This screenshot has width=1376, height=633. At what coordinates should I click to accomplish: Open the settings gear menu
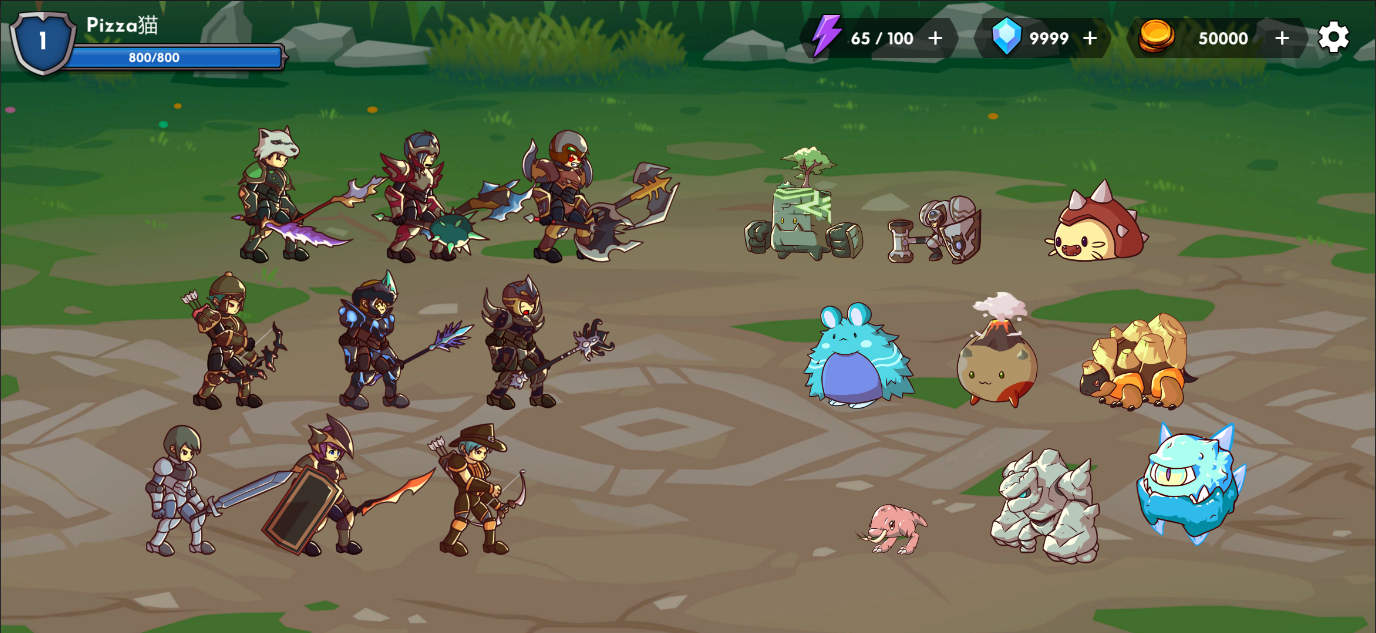point(1333,38)
